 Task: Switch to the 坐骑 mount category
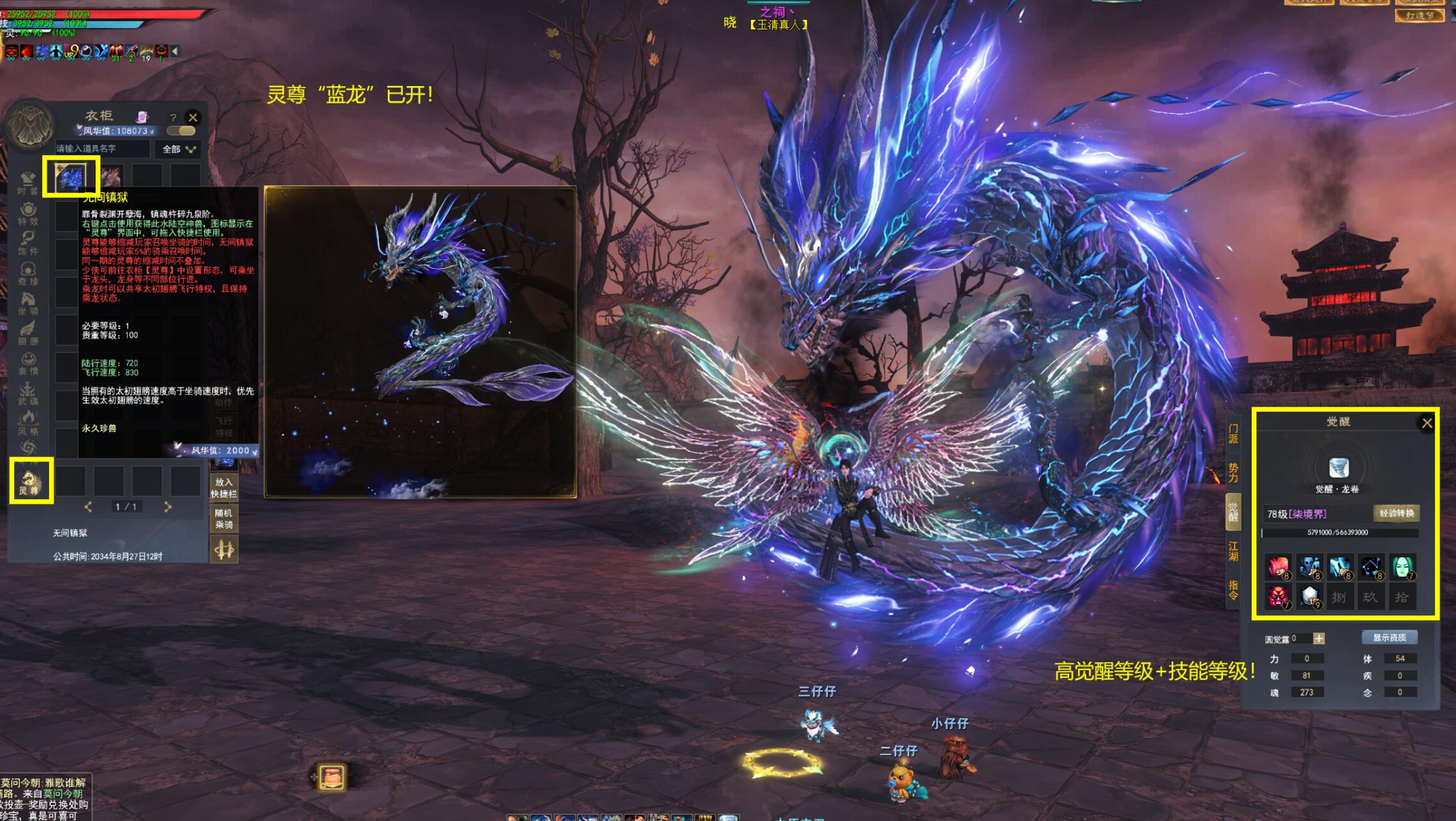[28, 303]
